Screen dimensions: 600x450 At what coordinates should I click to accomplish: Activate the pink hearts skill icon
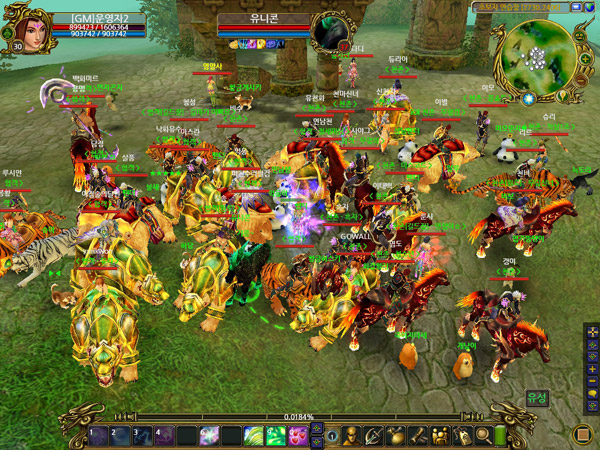[x=298, y=436]
